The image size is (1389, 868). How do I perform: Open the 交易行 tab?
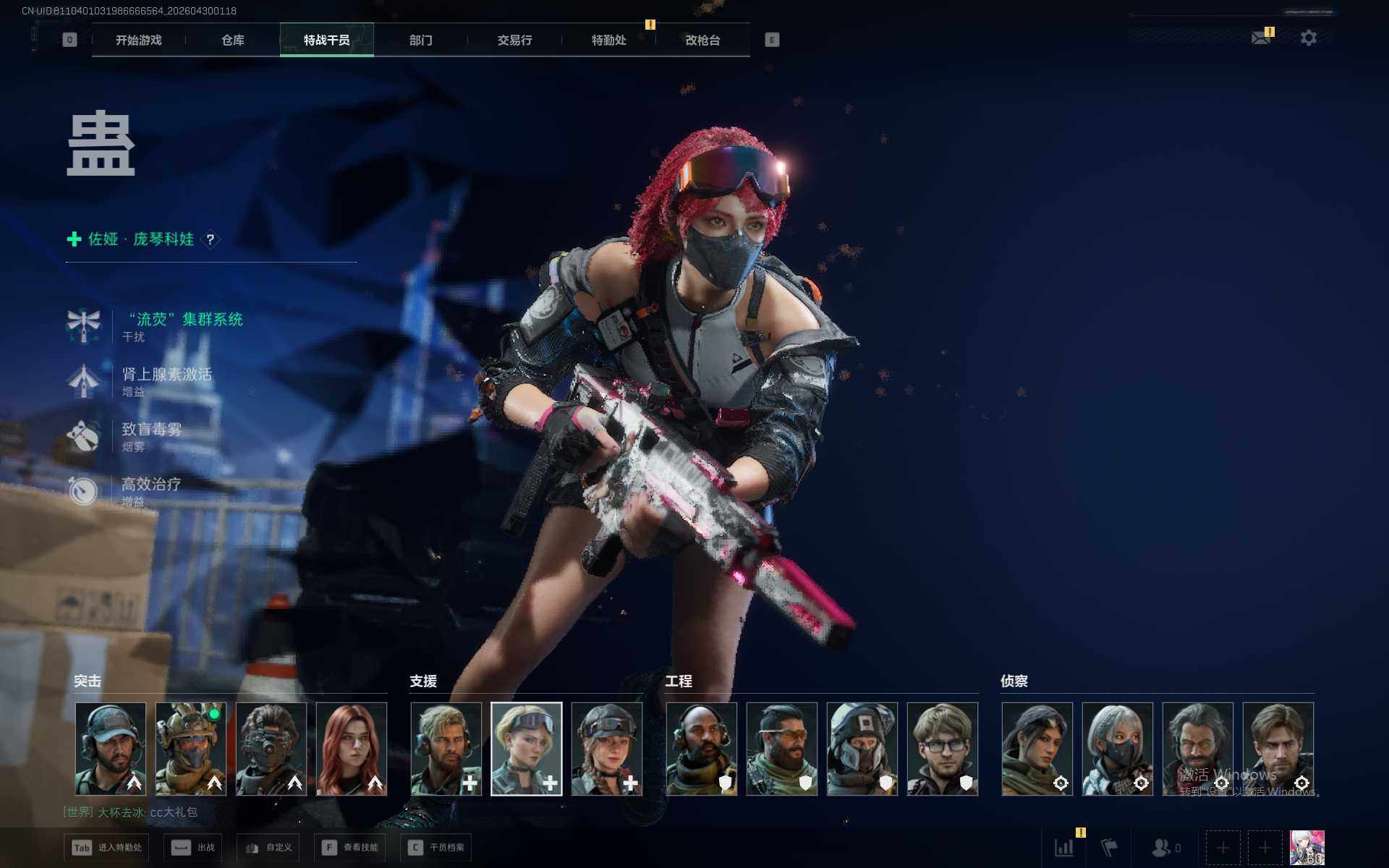pos(514,41)
